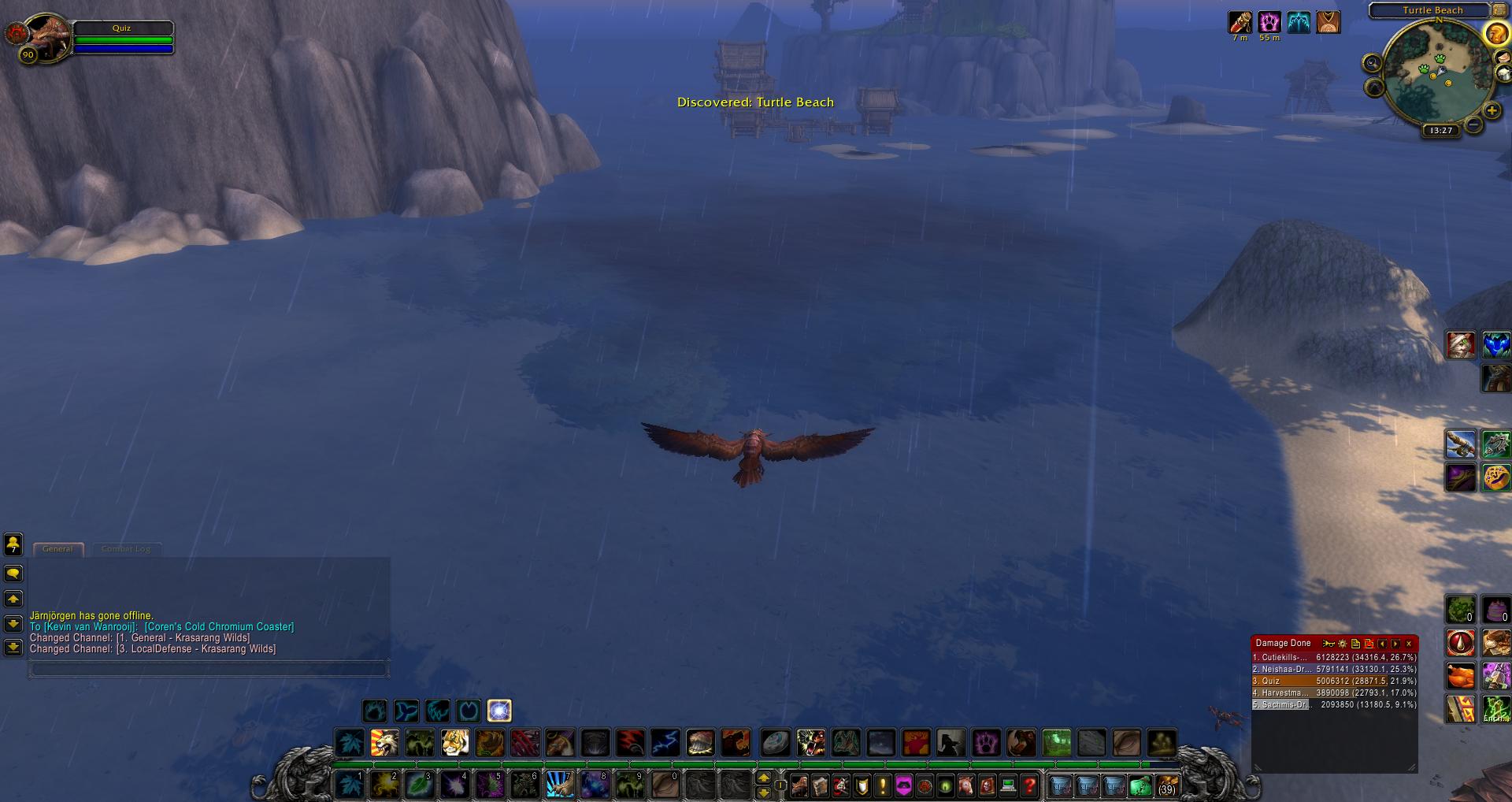Open the green bag with 39 slots
The height and width of the screenshot is (802, 1512).
pos(1140,785)
